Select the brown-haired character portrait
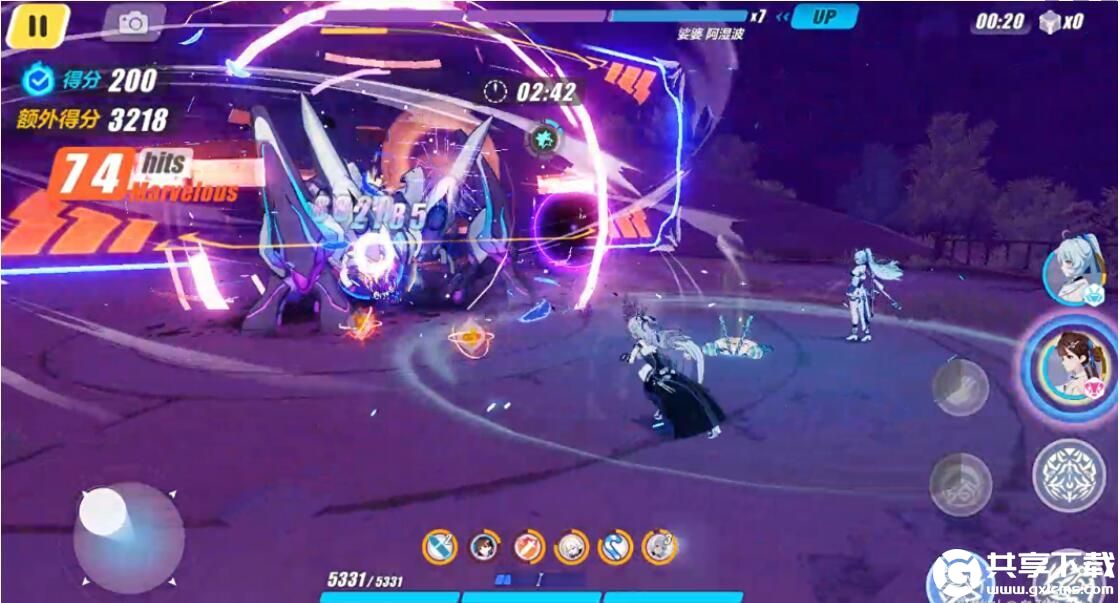This screenshot has width=1120, height=603. click(x=1073, y=365)
